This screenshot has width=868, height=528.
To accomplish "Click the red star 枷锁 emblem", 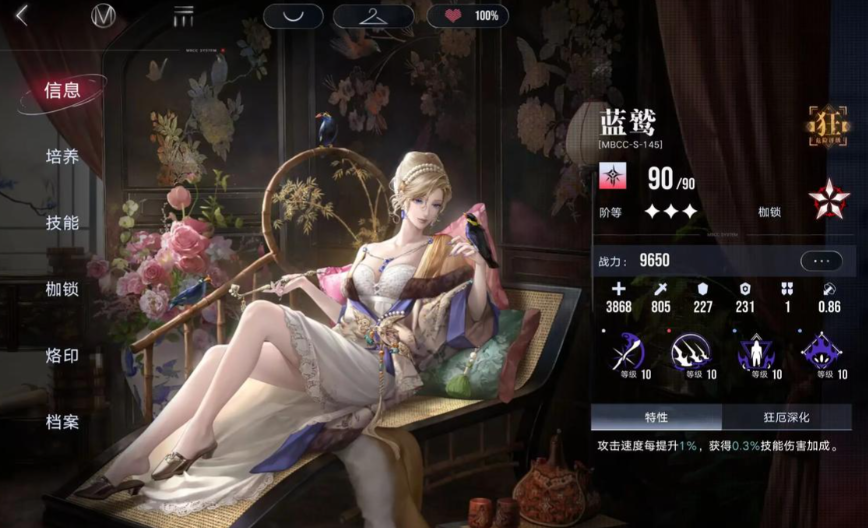I will (828, 202).
